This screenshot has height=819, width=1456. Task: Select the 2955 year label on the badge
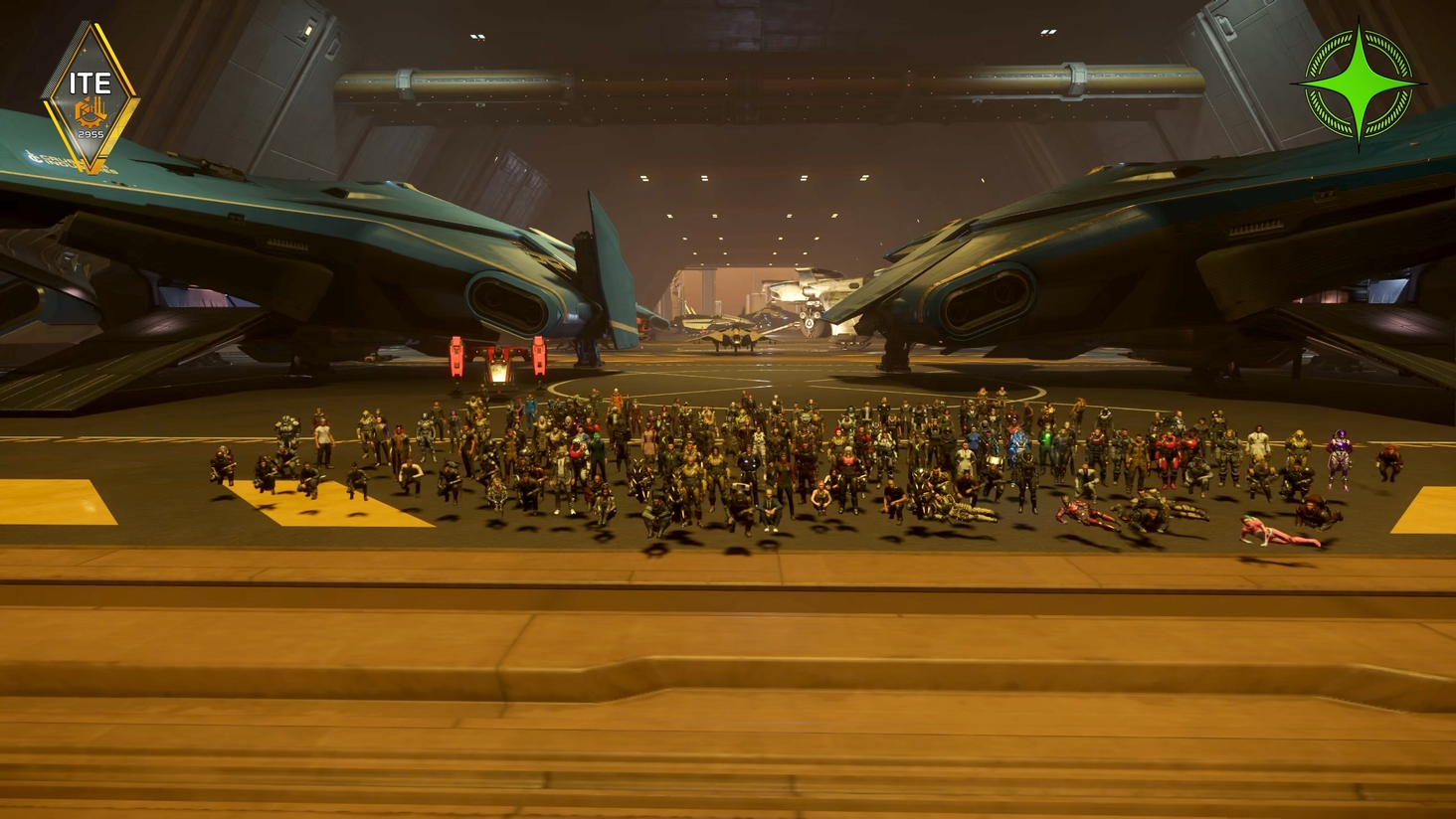click(x=91, y=134)
